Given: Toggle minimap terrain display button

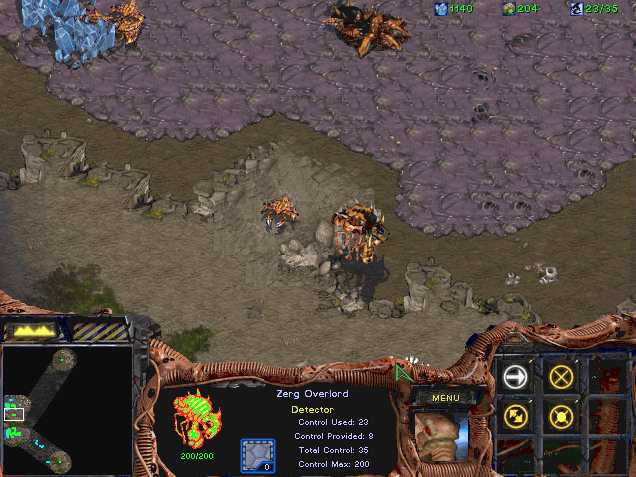Looking at the screenshot, I should (x=32, y=330).
